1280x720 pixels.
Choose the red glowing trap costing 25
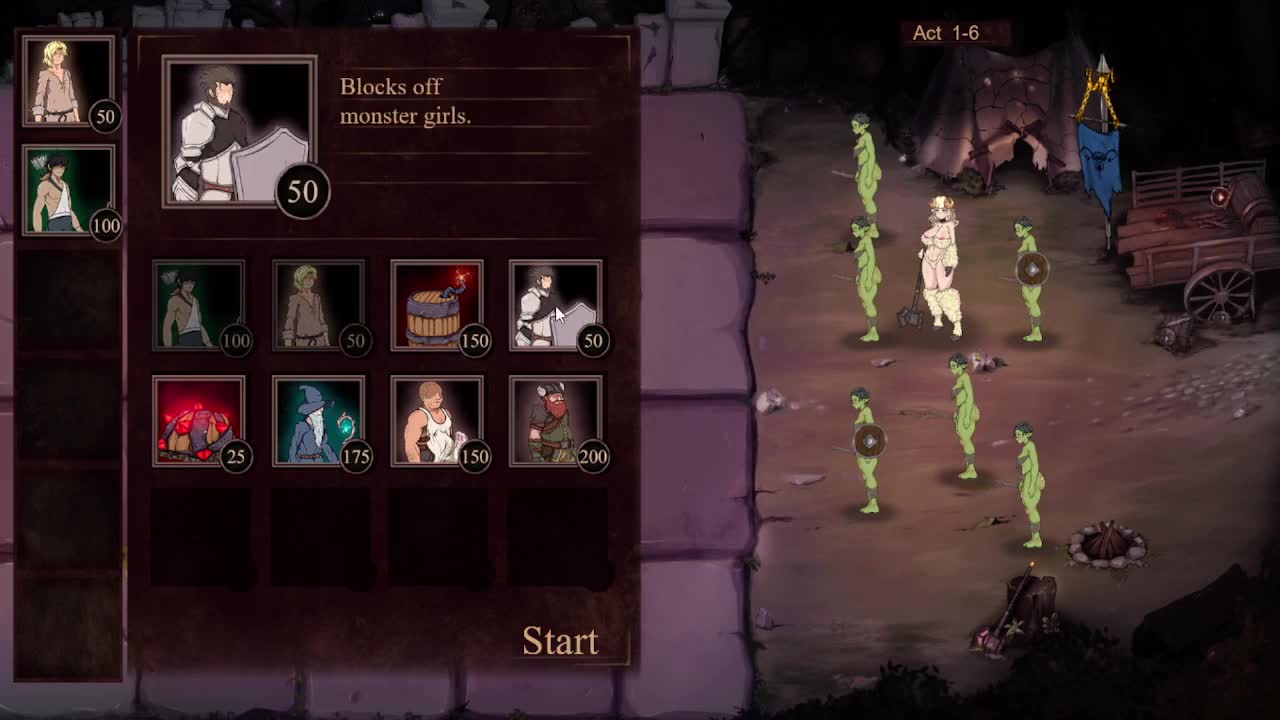coord(199,421)
